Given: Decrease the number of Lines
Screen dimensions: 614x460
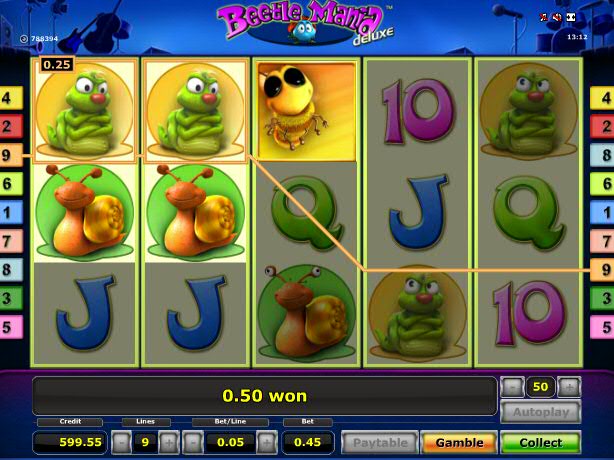Looking at the screenshot, I should click(x=120, y=442).
